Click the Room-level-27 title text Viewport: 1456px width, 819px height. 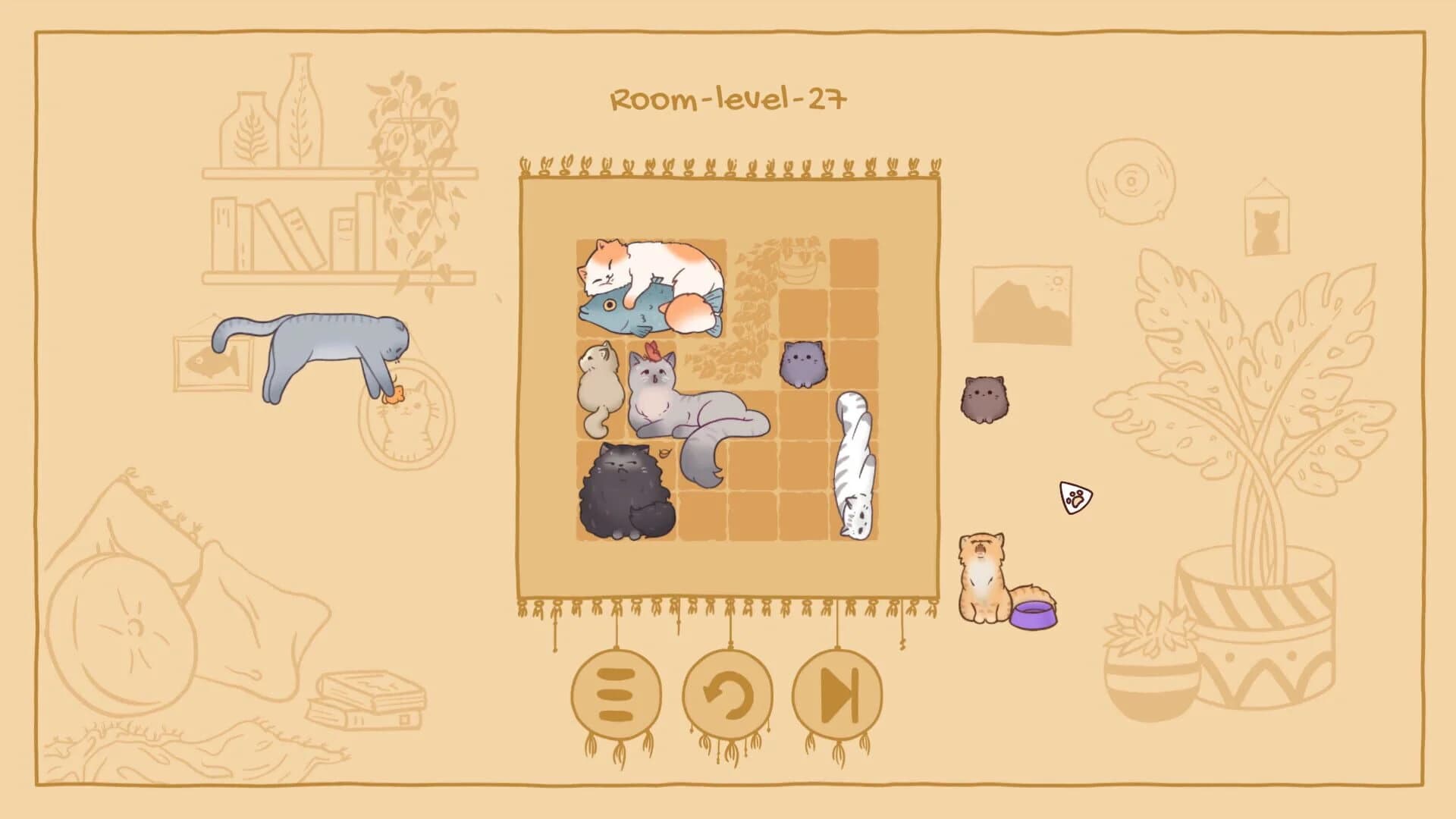(726, 97)
